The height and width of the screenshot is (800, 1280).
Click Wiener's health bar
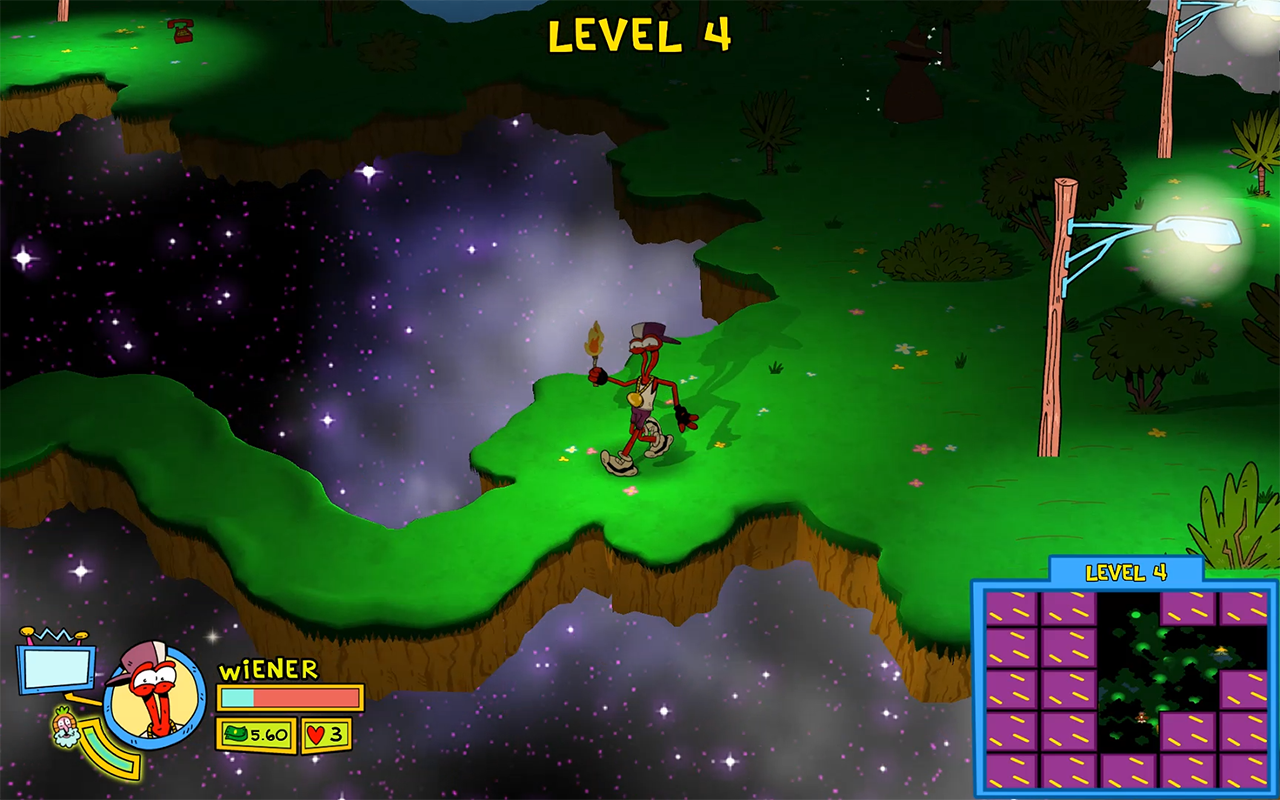[290, 697]
